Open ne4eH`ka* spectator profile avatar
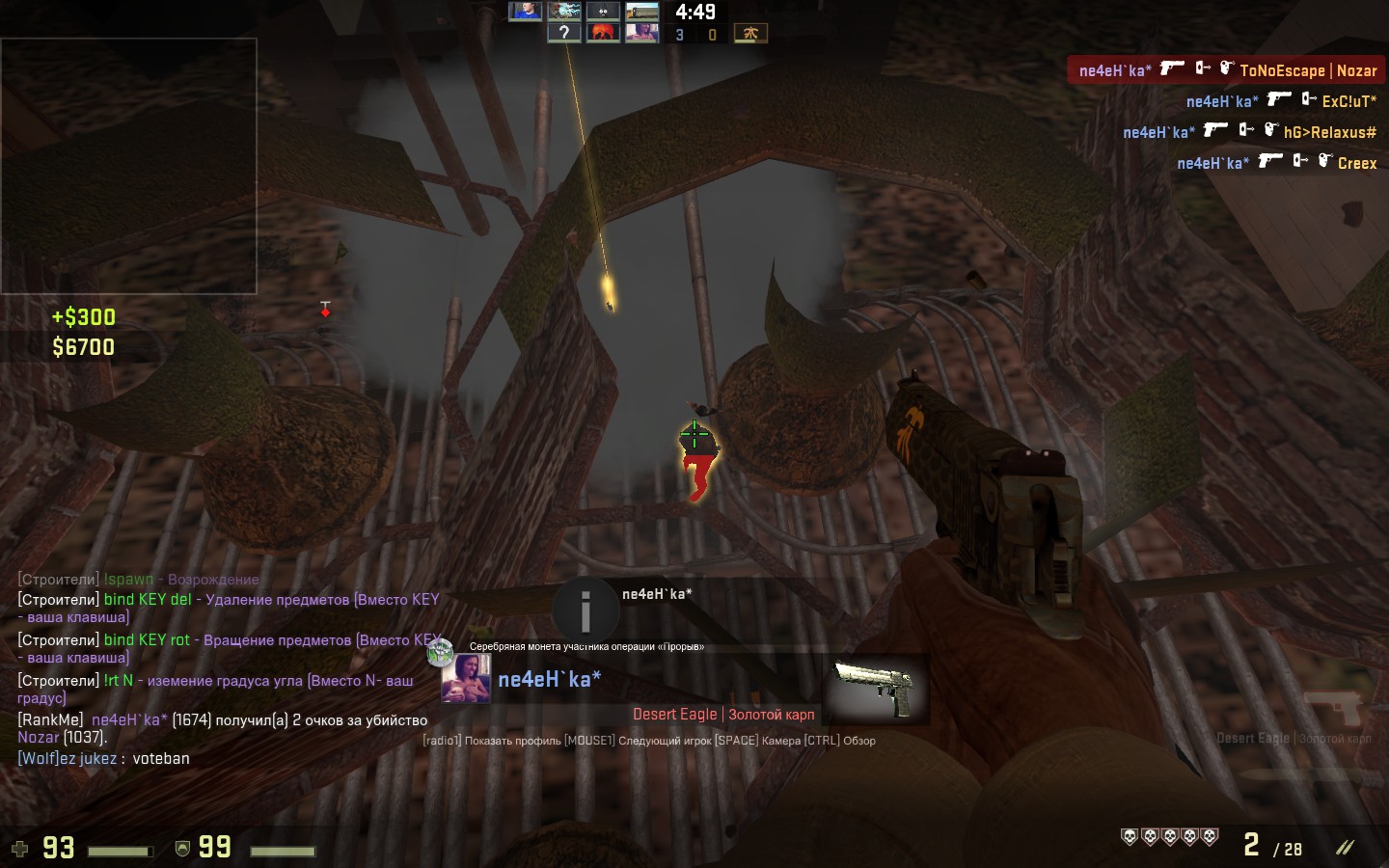This screenshot has width=1389, height=868. point(466,678)
